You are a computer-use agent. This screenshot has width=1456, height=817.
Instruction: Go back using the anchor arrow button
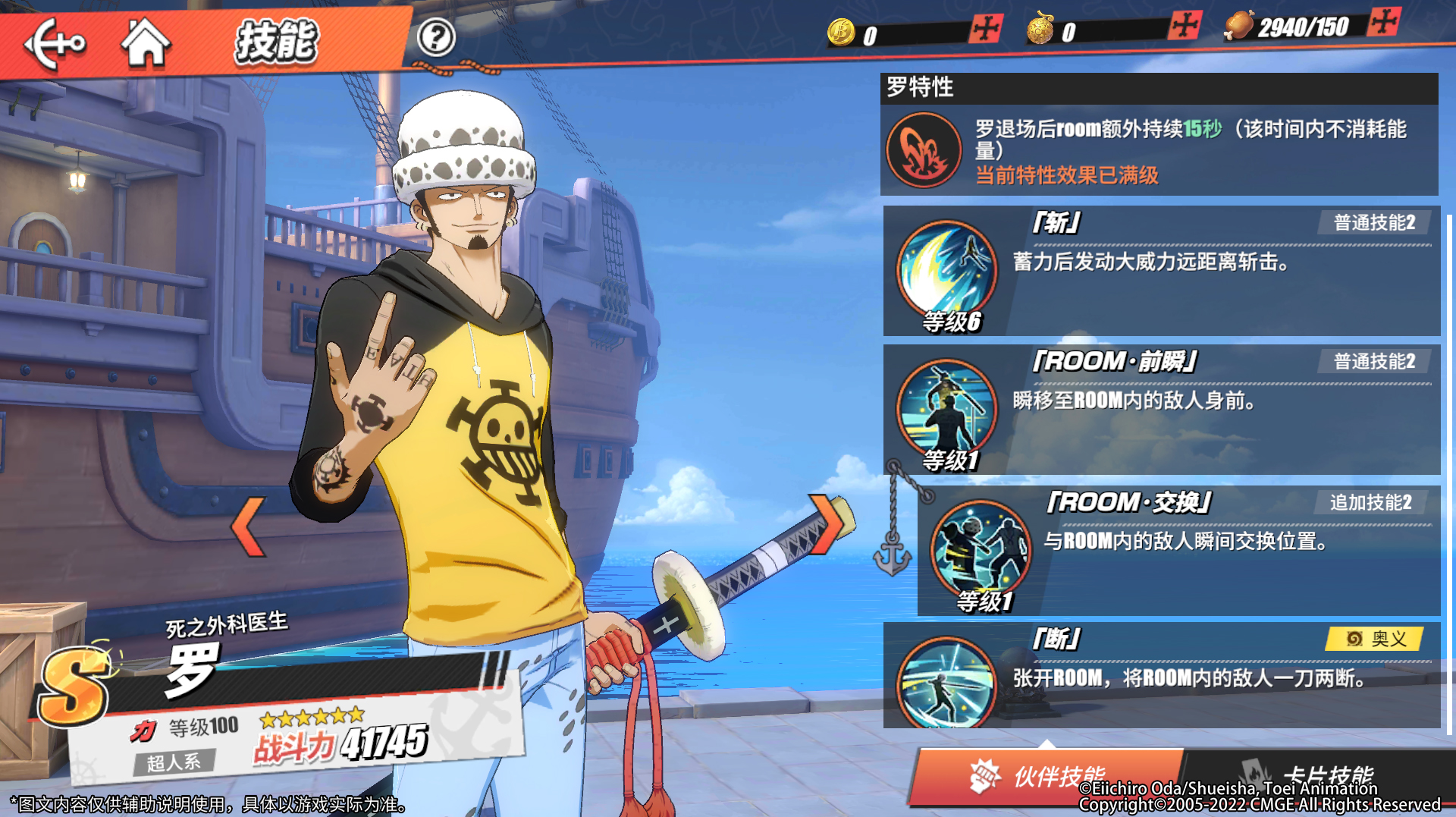55,42
